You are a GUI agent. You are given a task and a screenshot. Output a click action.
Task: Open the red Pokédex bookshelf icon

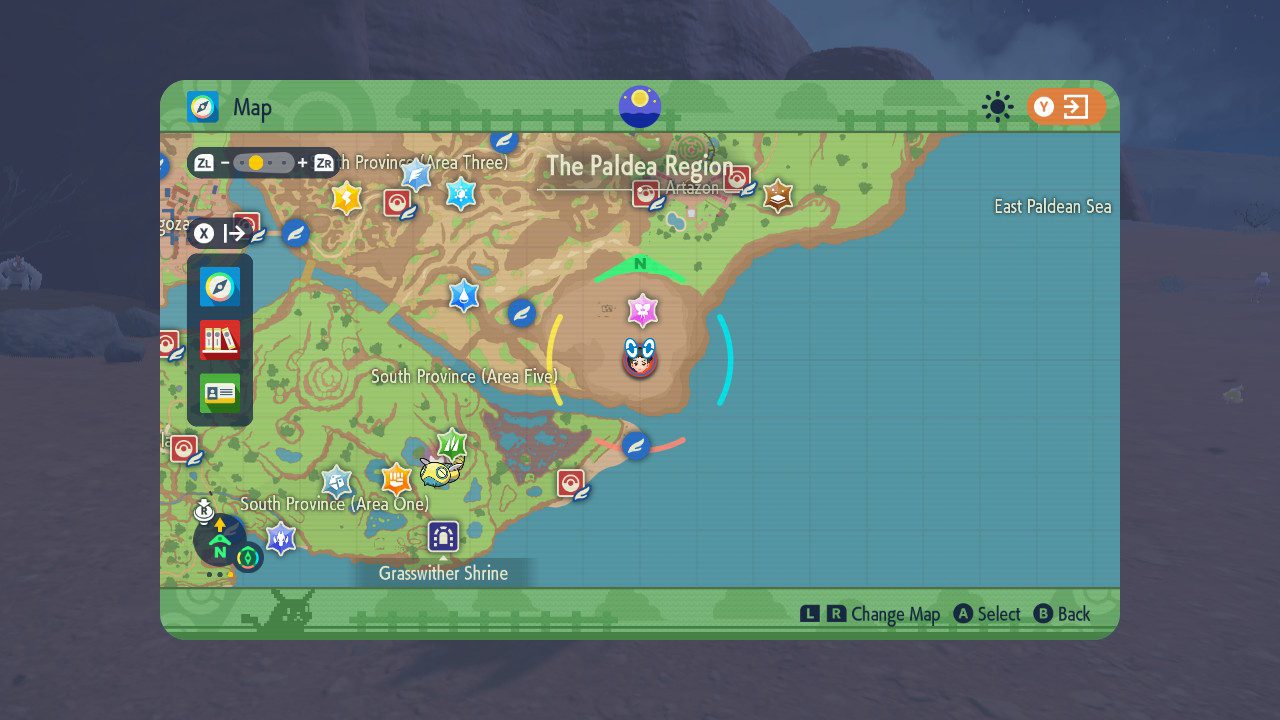(x=219, y=340)
